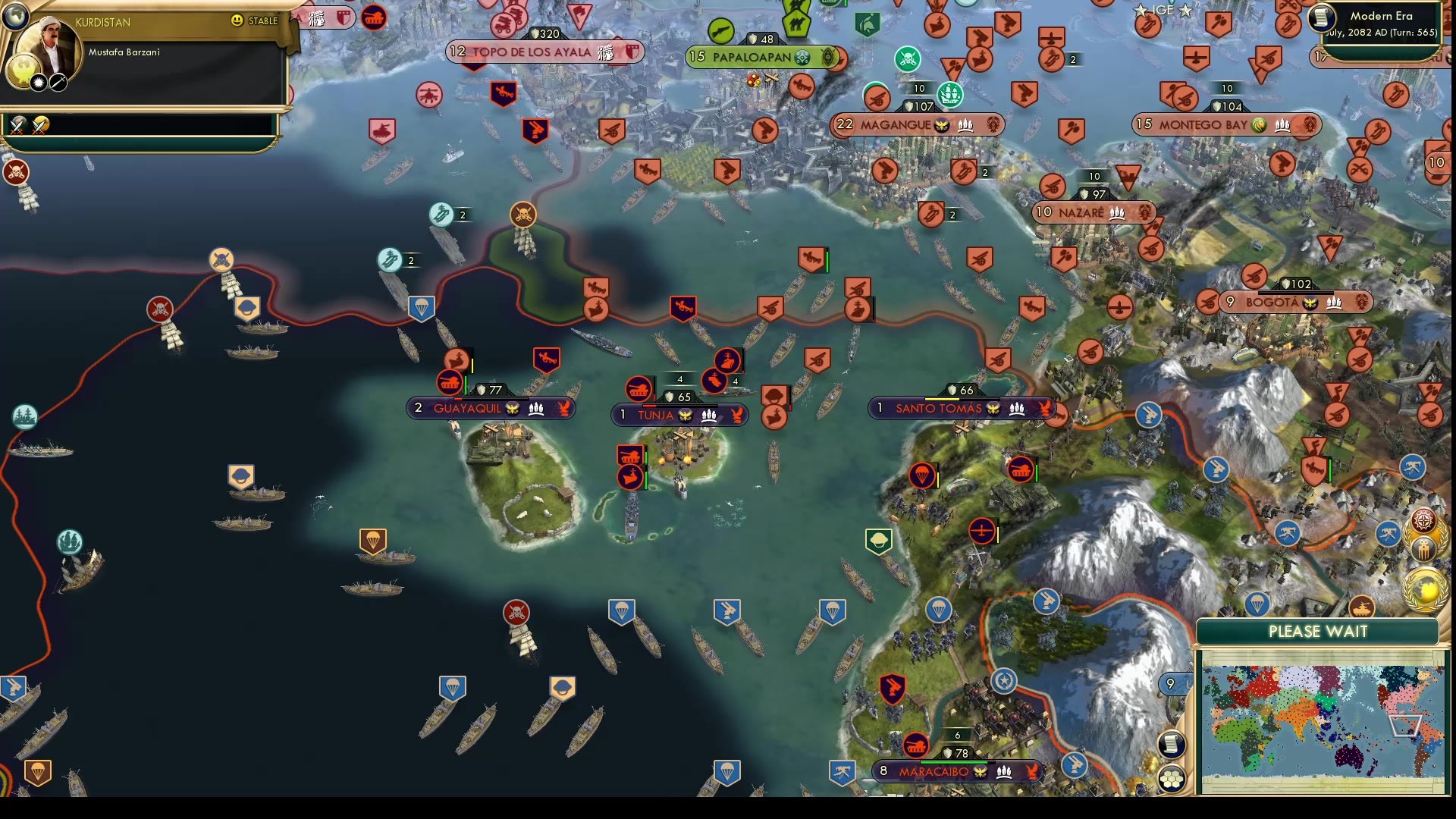The width and height of the screenshot is (1456, 819).
Task: Click the Maracaibo city banner
Action: [954, 773]
